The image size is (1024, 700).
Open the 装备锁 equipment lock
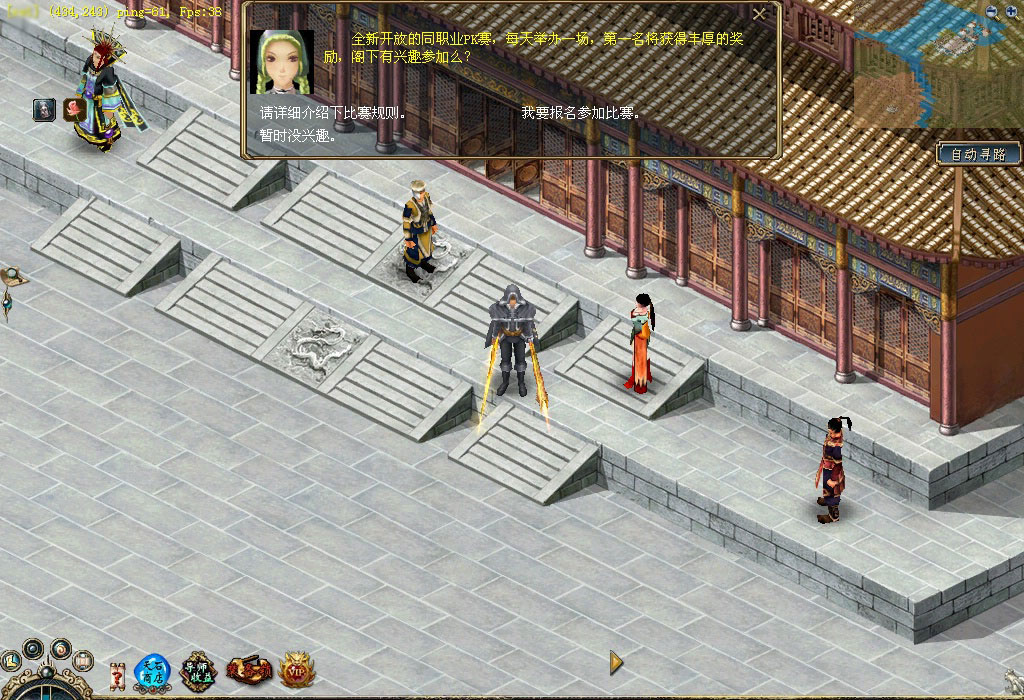pyautogui.click(x=249, y=670)
